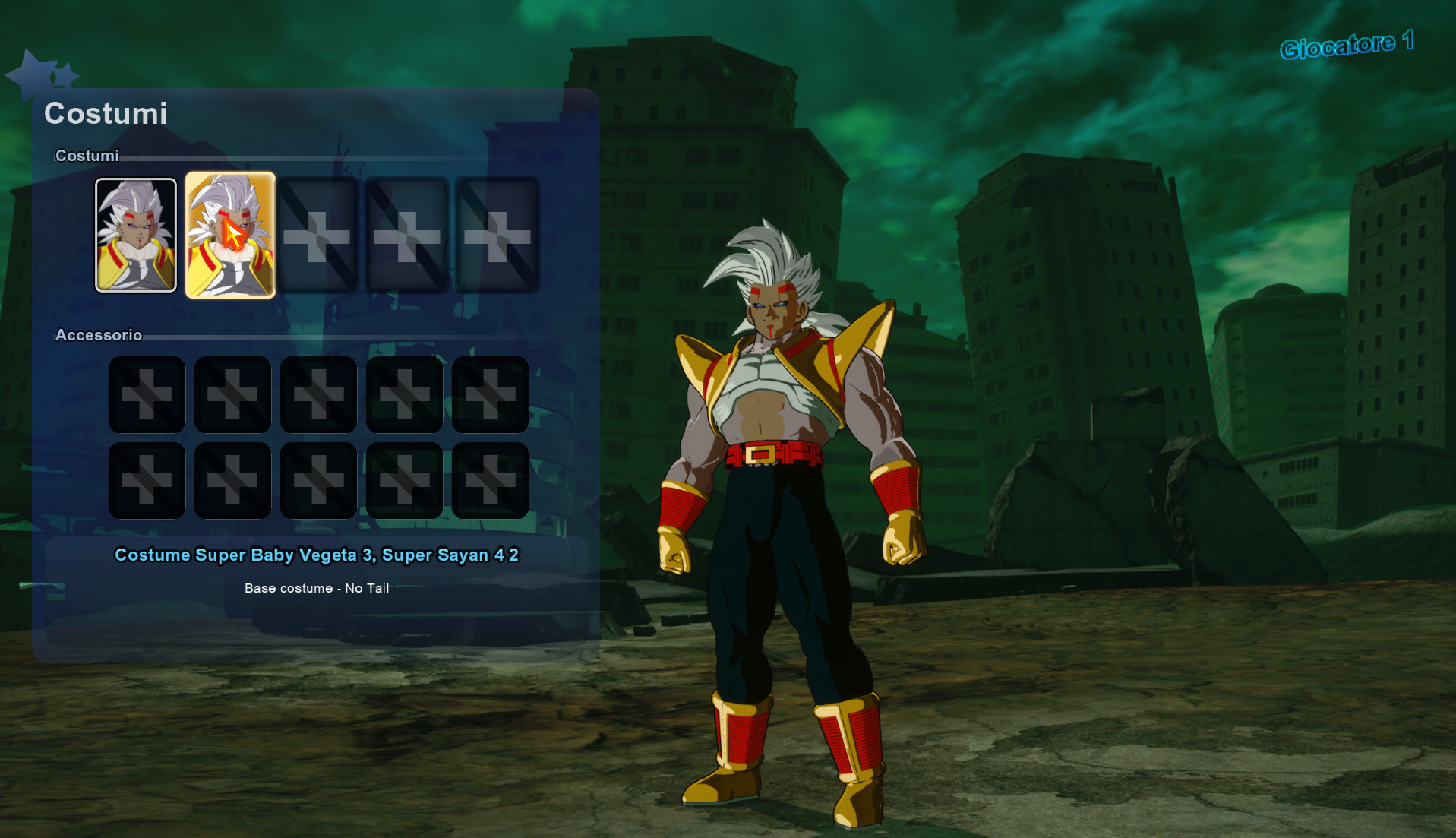Add an accessory in the second slot
This screenshot has width=1456, height=838.
232,394
